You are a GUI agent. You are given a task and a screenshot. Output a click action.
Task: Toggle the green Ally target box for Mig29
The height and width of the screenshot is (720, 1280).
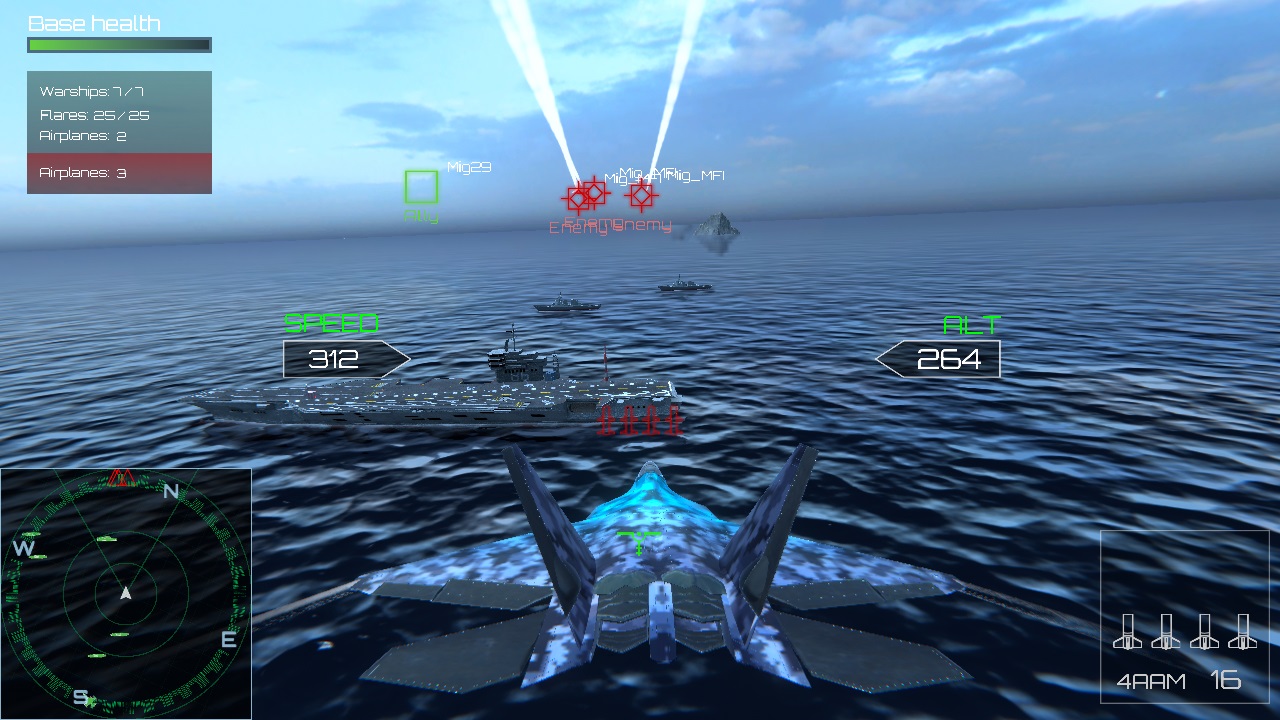click(x=420, y=188)
